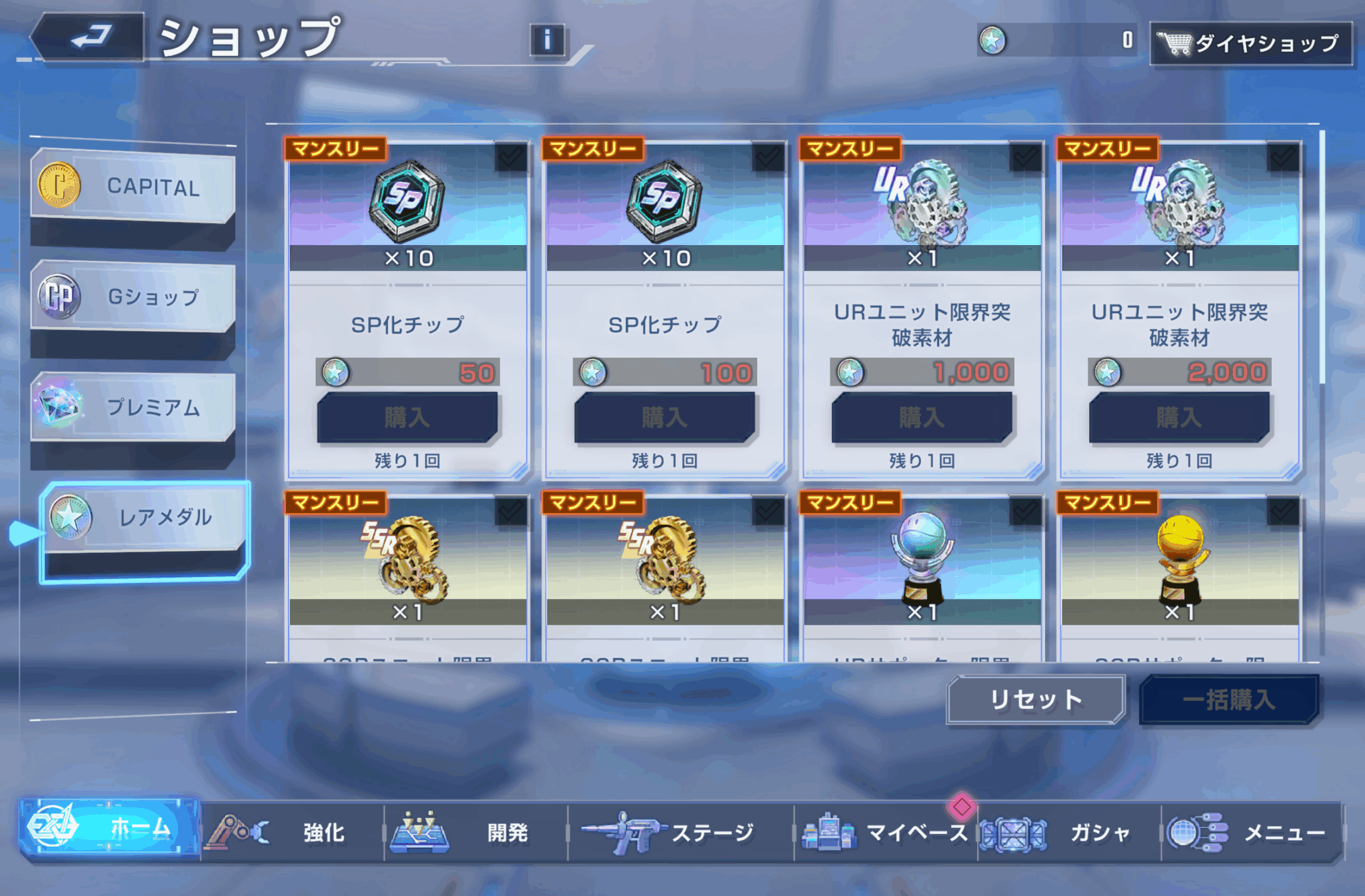Click the rare medal currency icon showing 0
1365x896 pixels.
(993, 40)
